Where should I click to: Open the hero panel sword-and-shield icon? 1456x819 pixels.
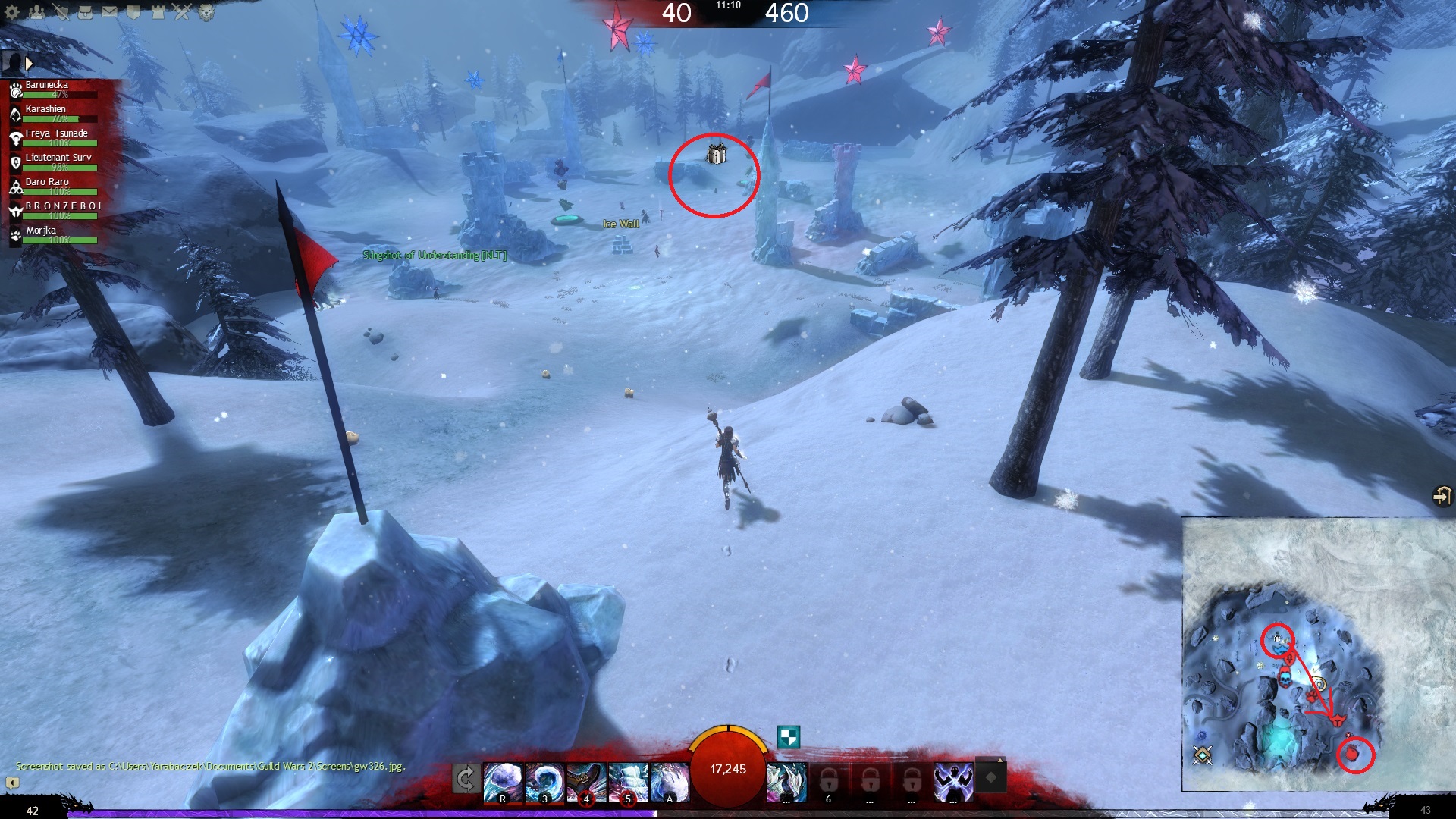click(x=61, y=12)
